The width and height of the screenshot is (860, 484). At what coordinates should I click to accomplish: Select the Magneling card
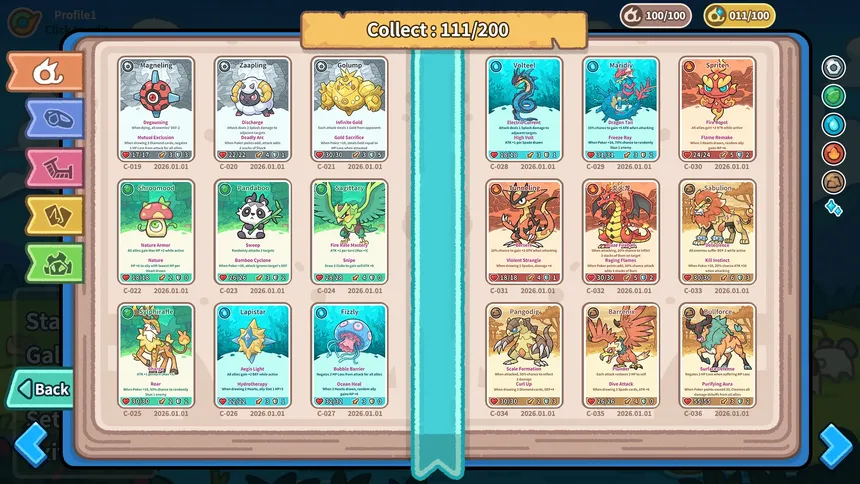(156, 110)
